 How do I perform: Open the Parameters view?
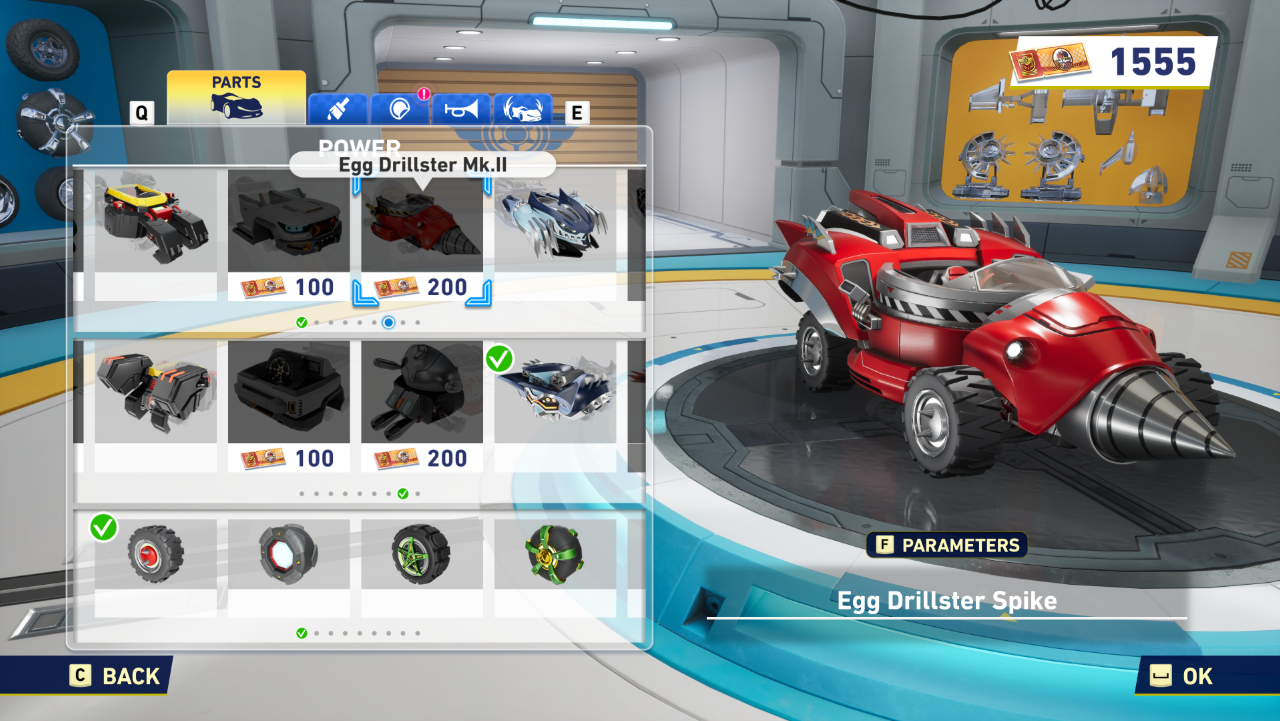pyautogui.click(x=946, y=545)
